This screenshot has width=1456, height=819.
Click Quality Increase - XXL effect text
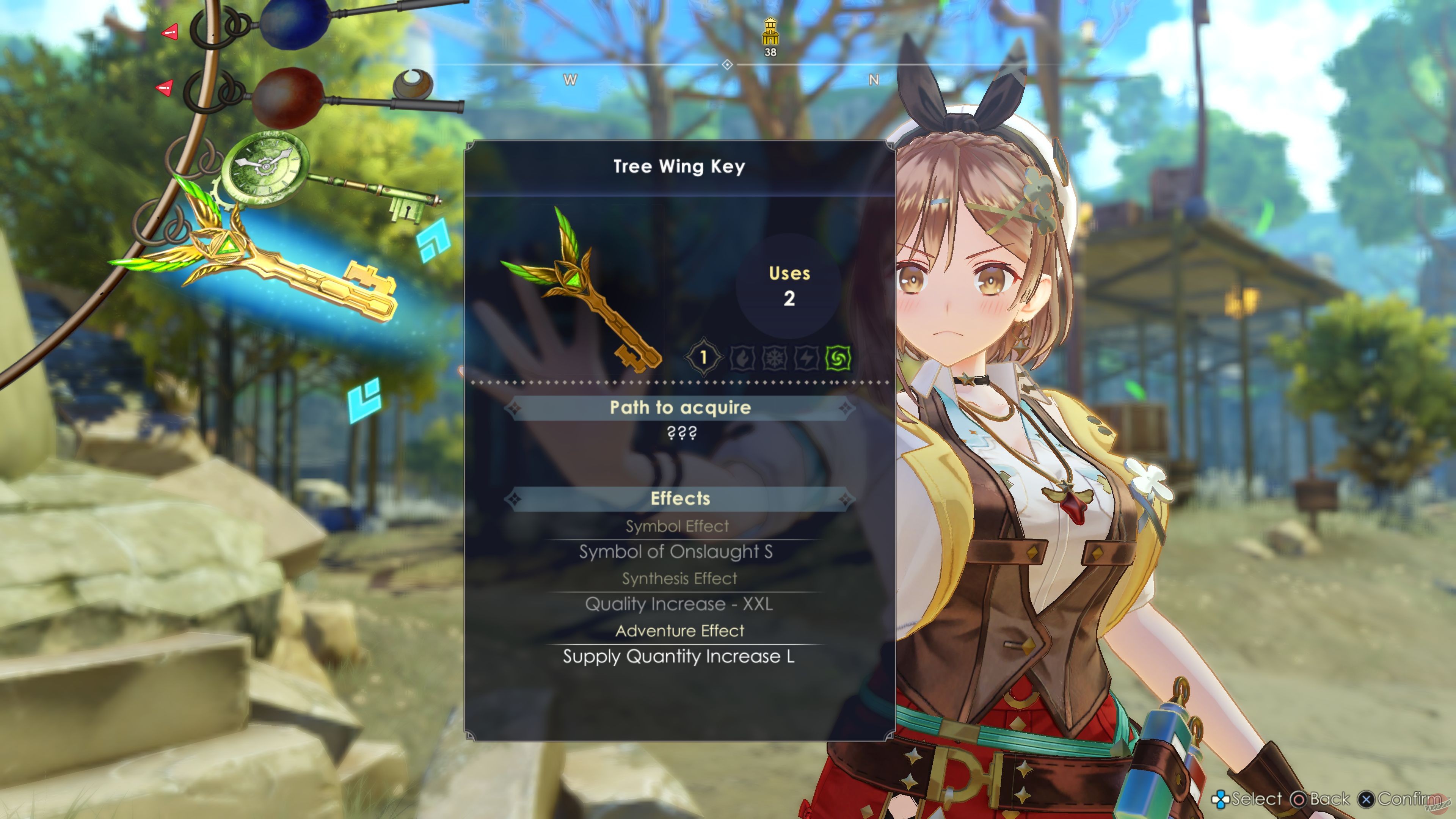pos(679,604)
